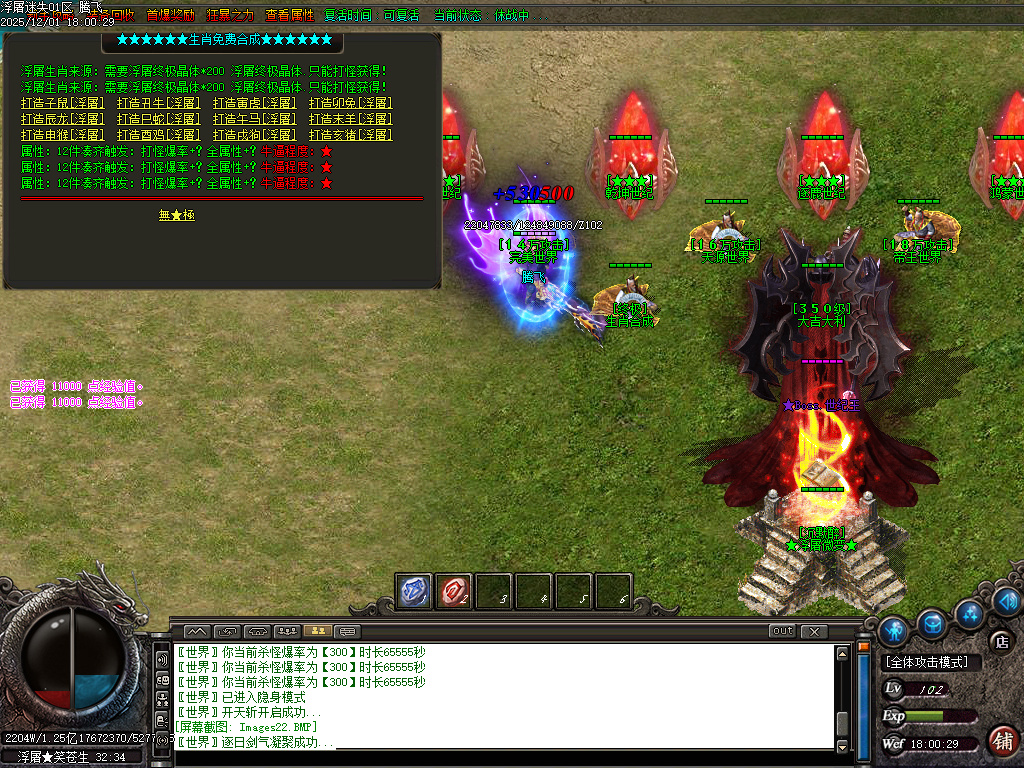This screenshot has width=1024, height=768.
Task: Click 查看属性 to view attributes
Action: coord(289,16)
